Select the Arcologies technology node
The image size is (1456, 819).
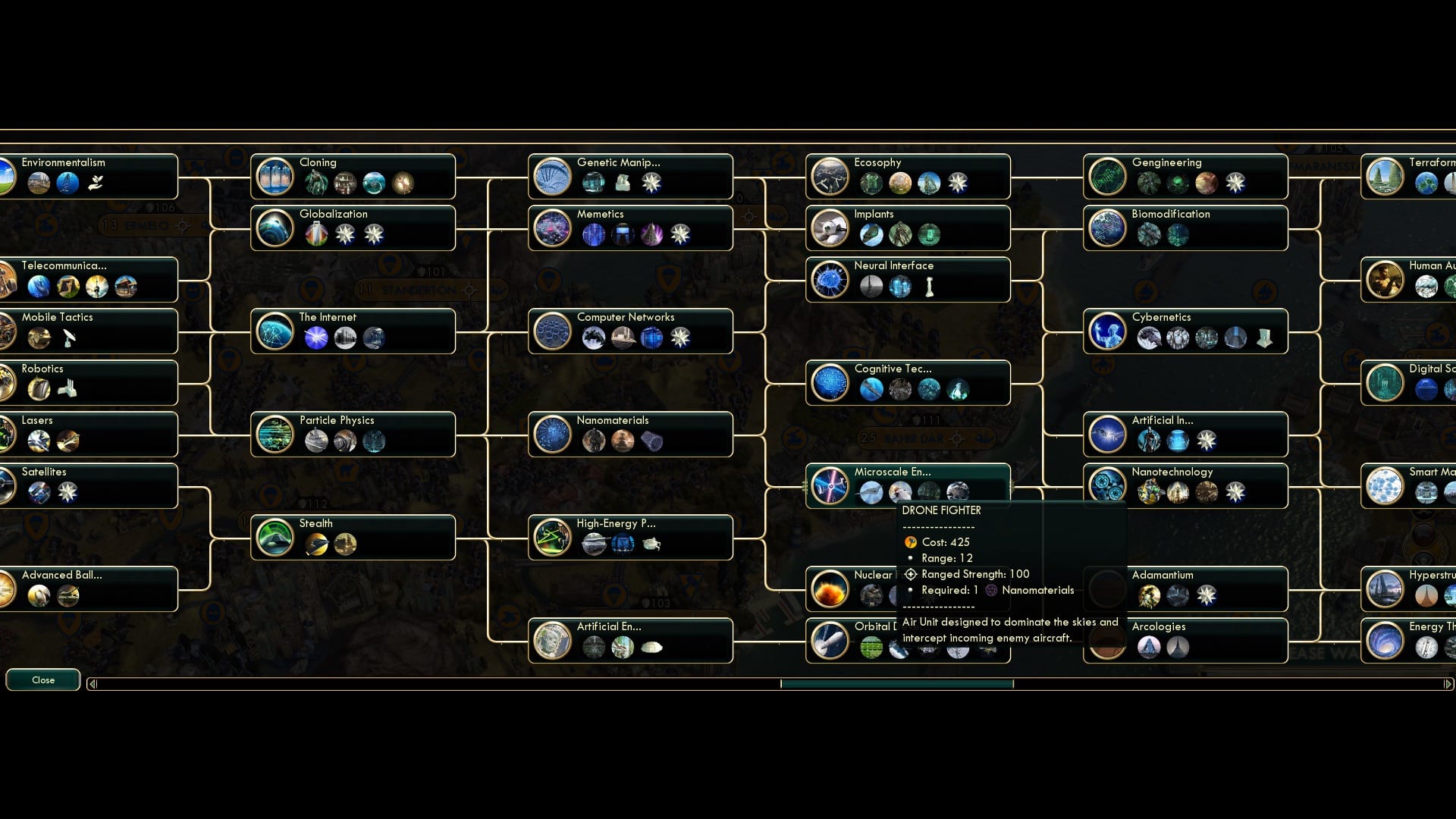1185,640
